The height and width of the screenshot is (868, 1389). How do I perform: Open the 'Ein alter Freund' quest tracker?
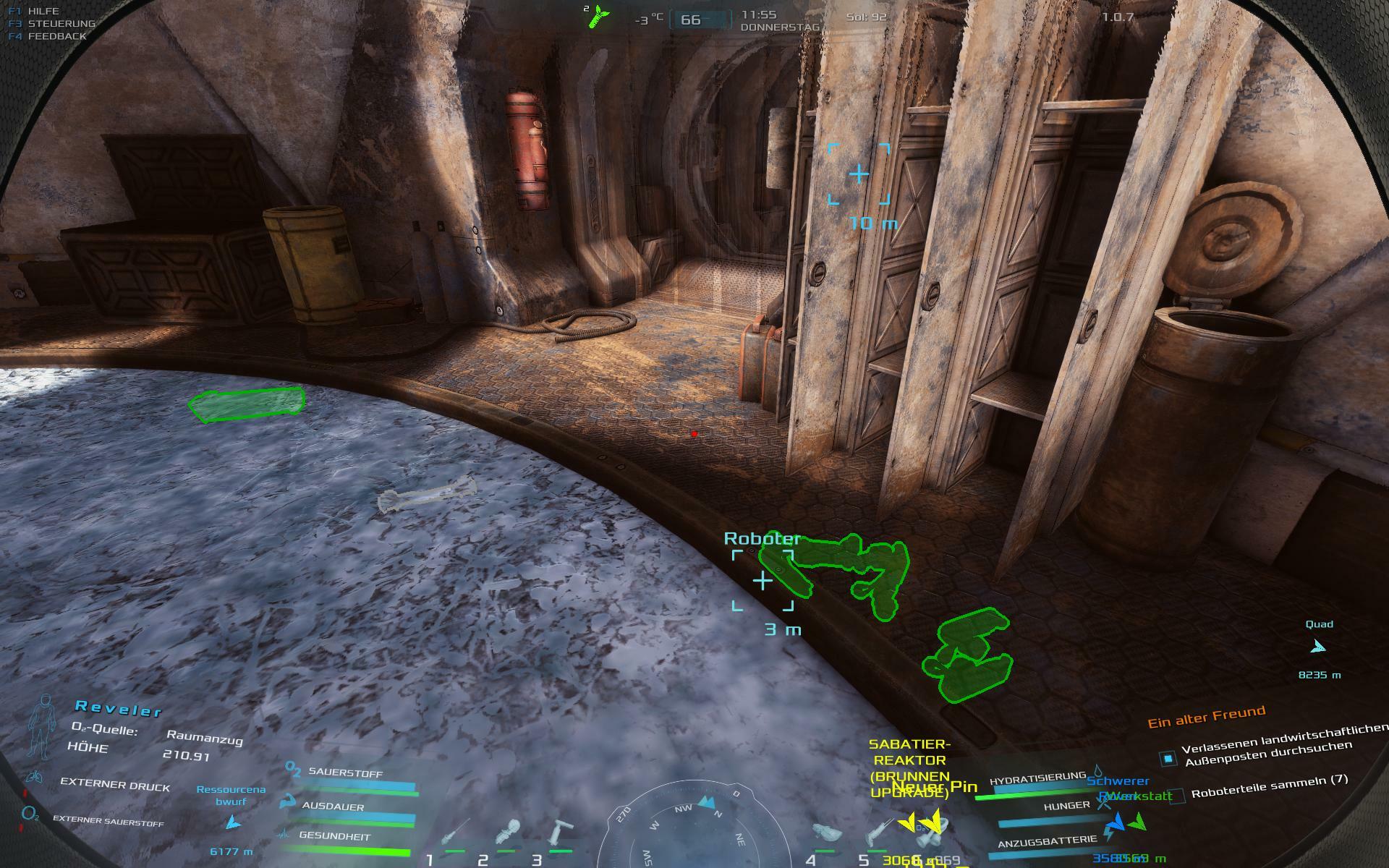click(x=1207, y=717)
